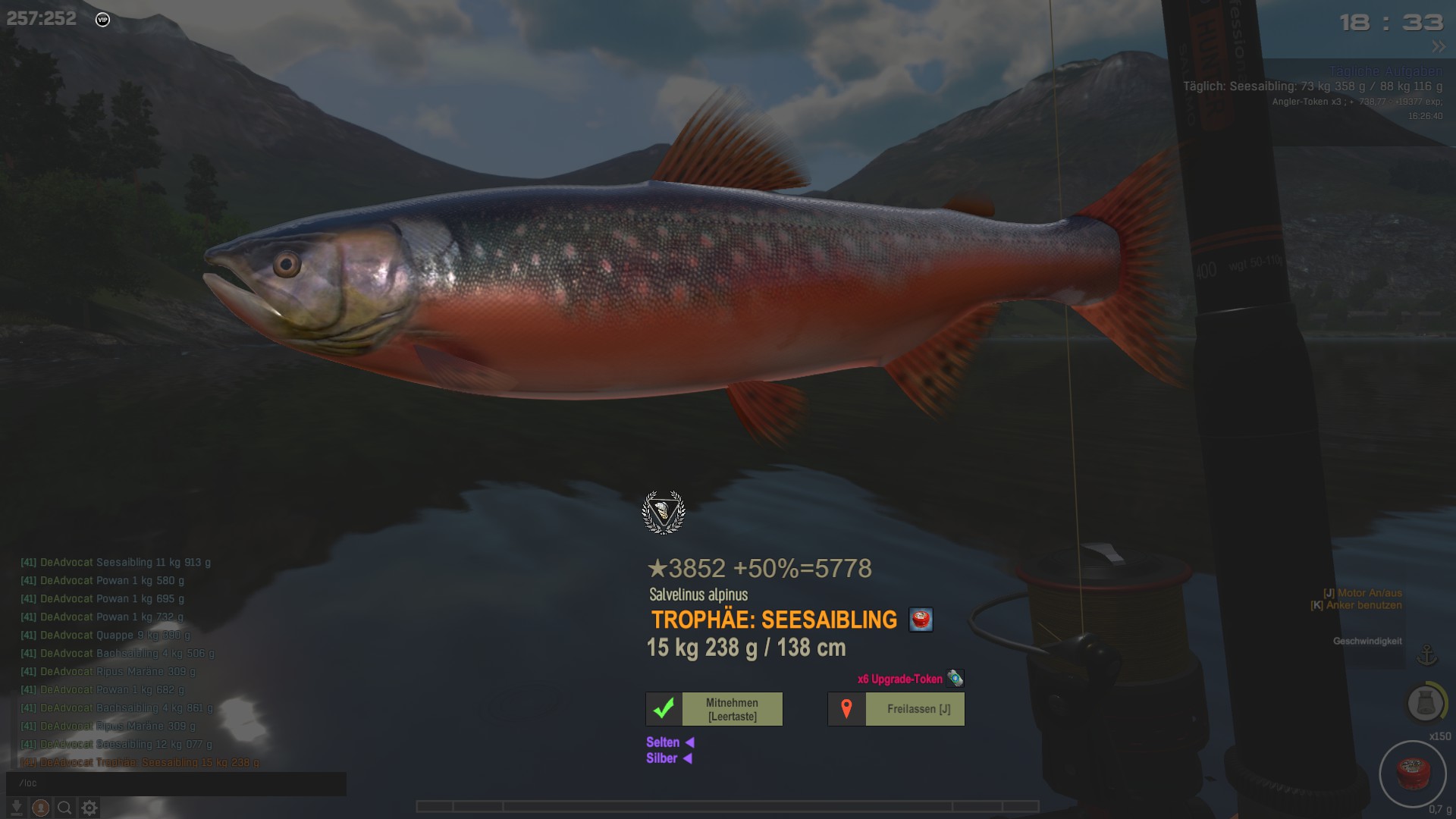Collapse the daily tasks panel with double arrow
The height and width of the screenshot is (819, 1456).
[x=1439, y=47]
